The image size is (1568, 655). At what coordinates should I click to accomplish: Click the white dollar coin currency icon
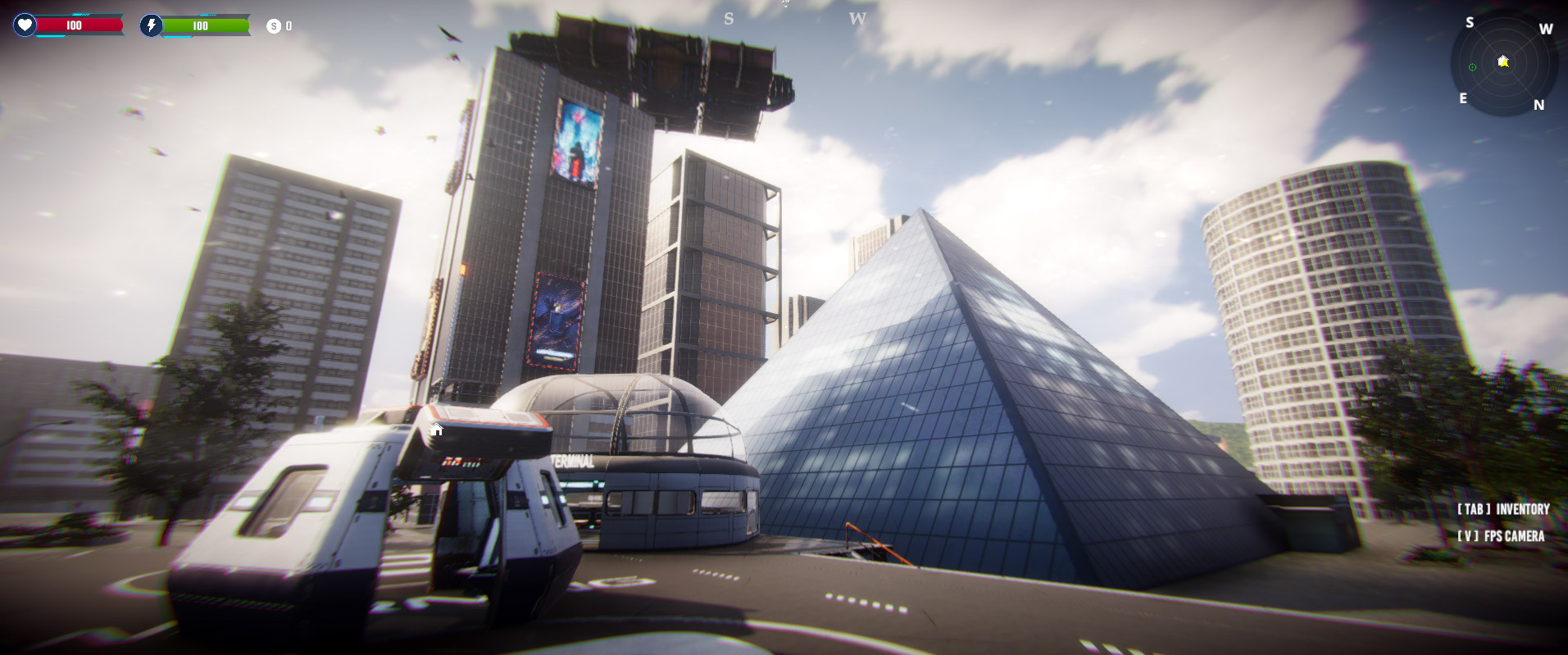pos(273,25)
